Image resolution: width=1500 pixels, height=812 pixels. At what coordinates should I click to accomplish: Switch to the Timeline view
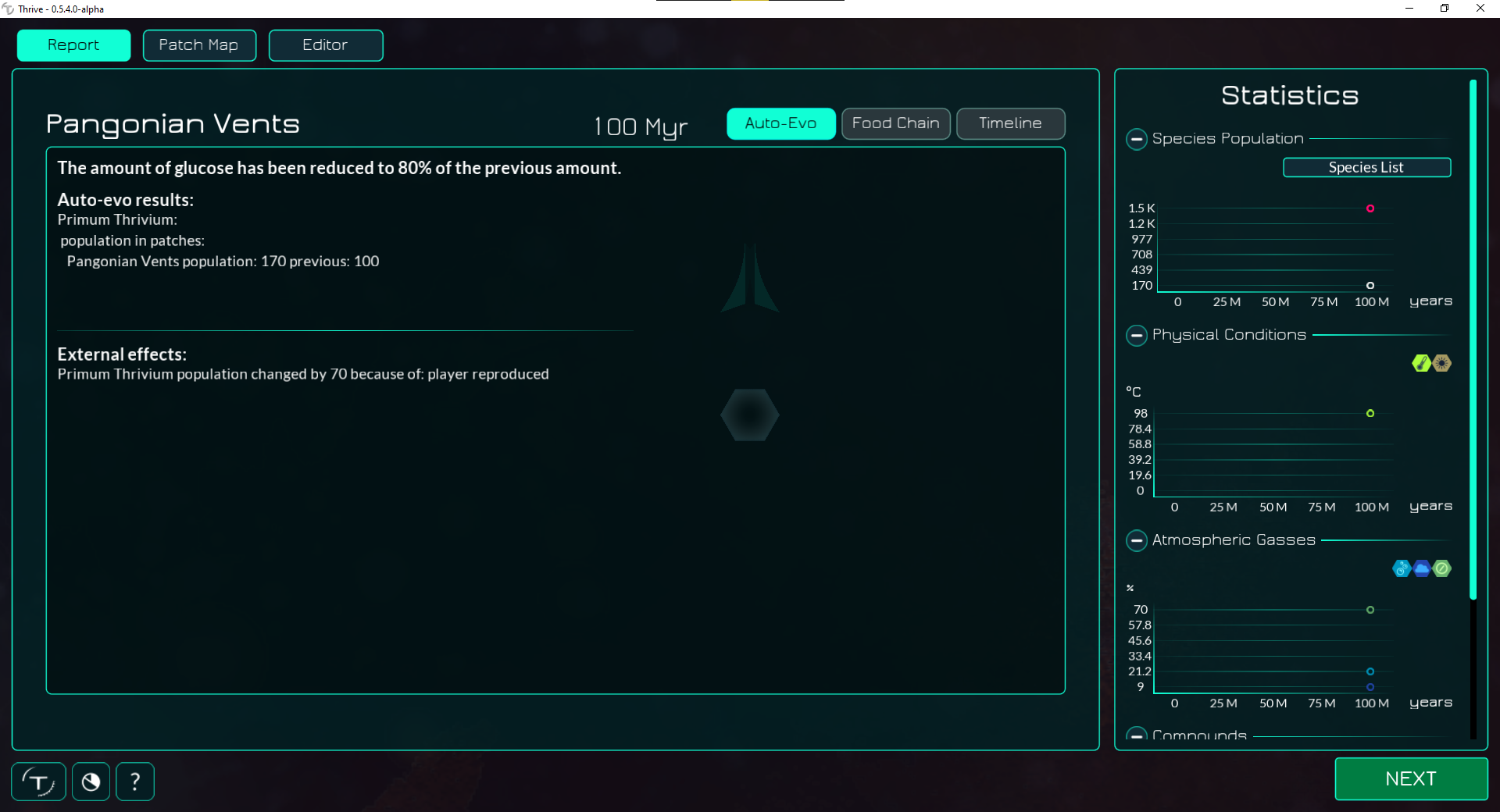click(x=1010, y=123)
